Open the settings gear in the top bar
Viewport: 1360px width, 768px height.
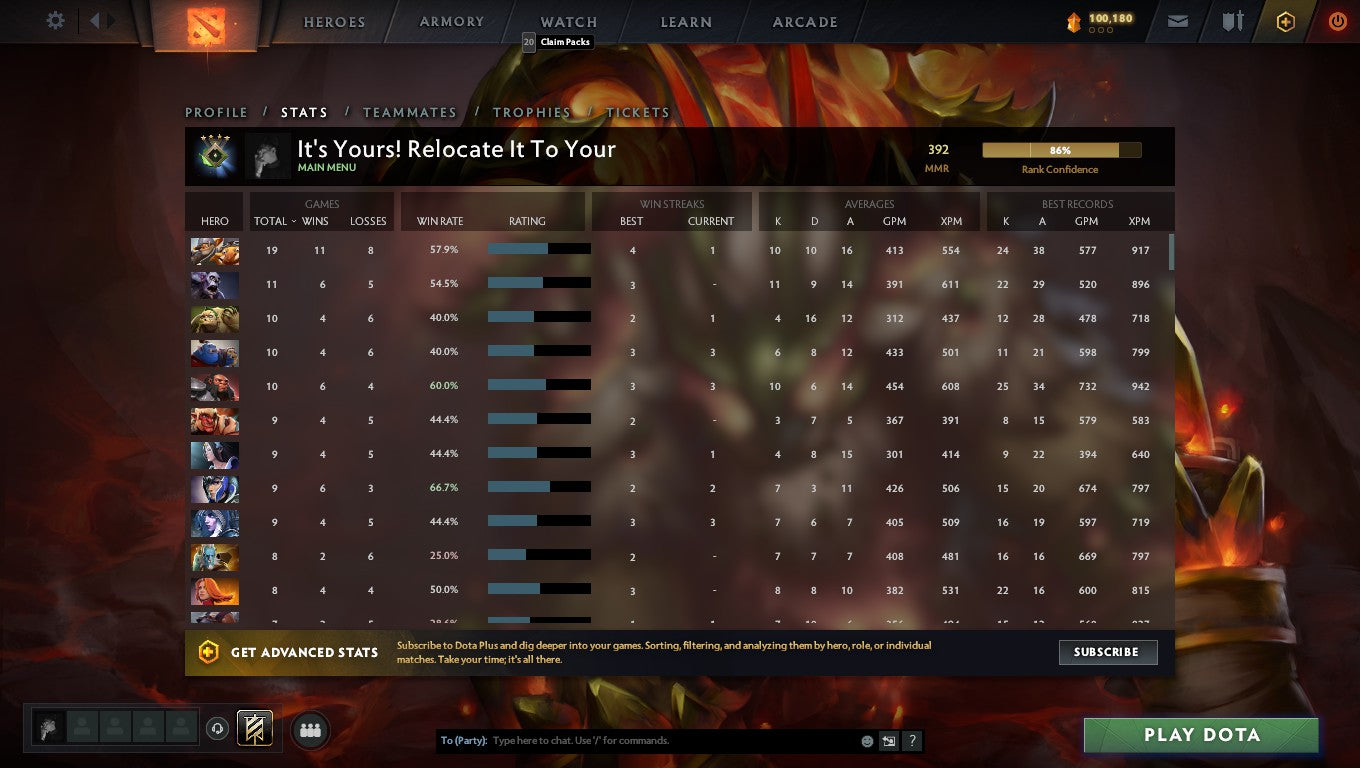click(55, 20)
